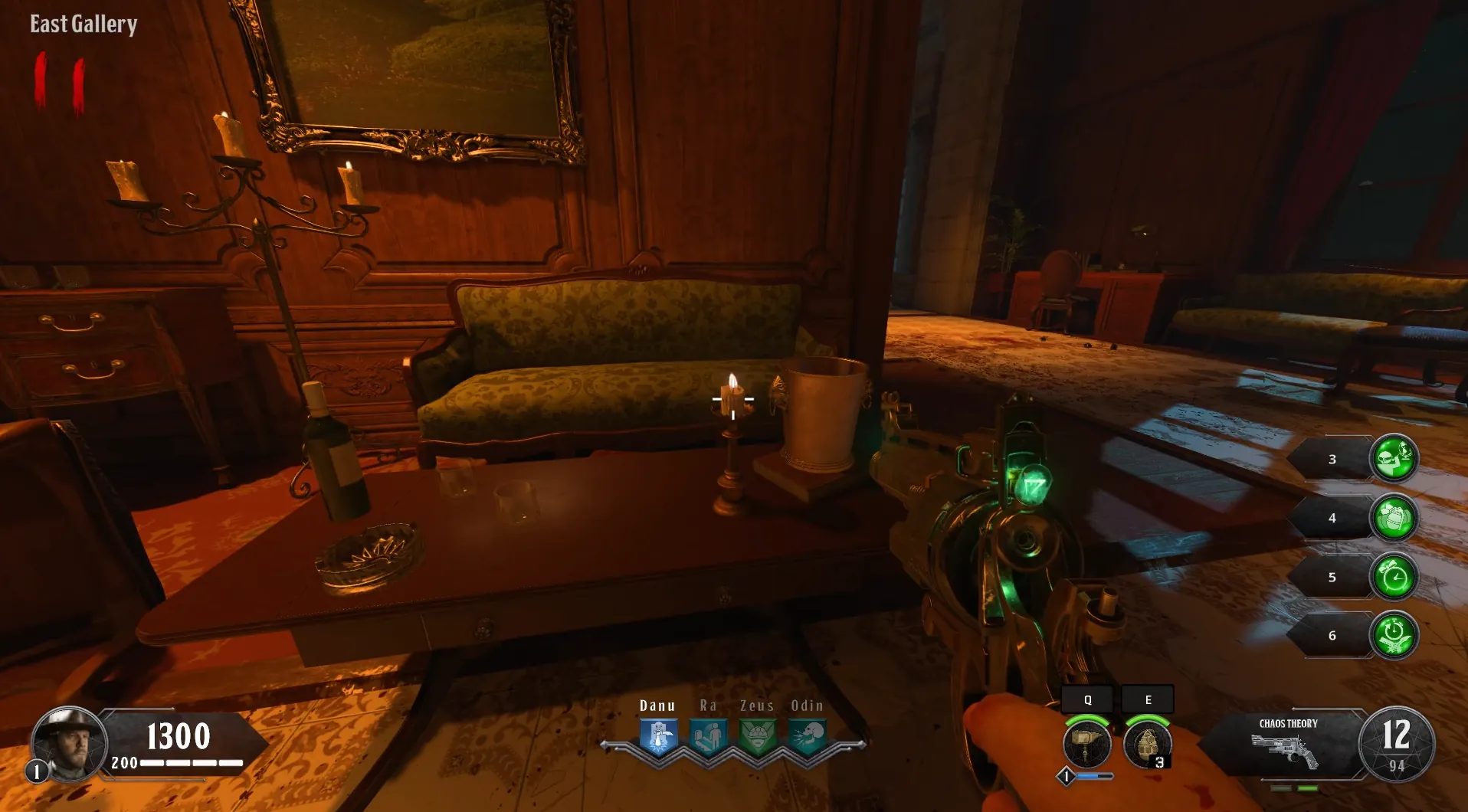
Task: Click the Zeus perk helmet icon
Action: [x=757, y=736]
